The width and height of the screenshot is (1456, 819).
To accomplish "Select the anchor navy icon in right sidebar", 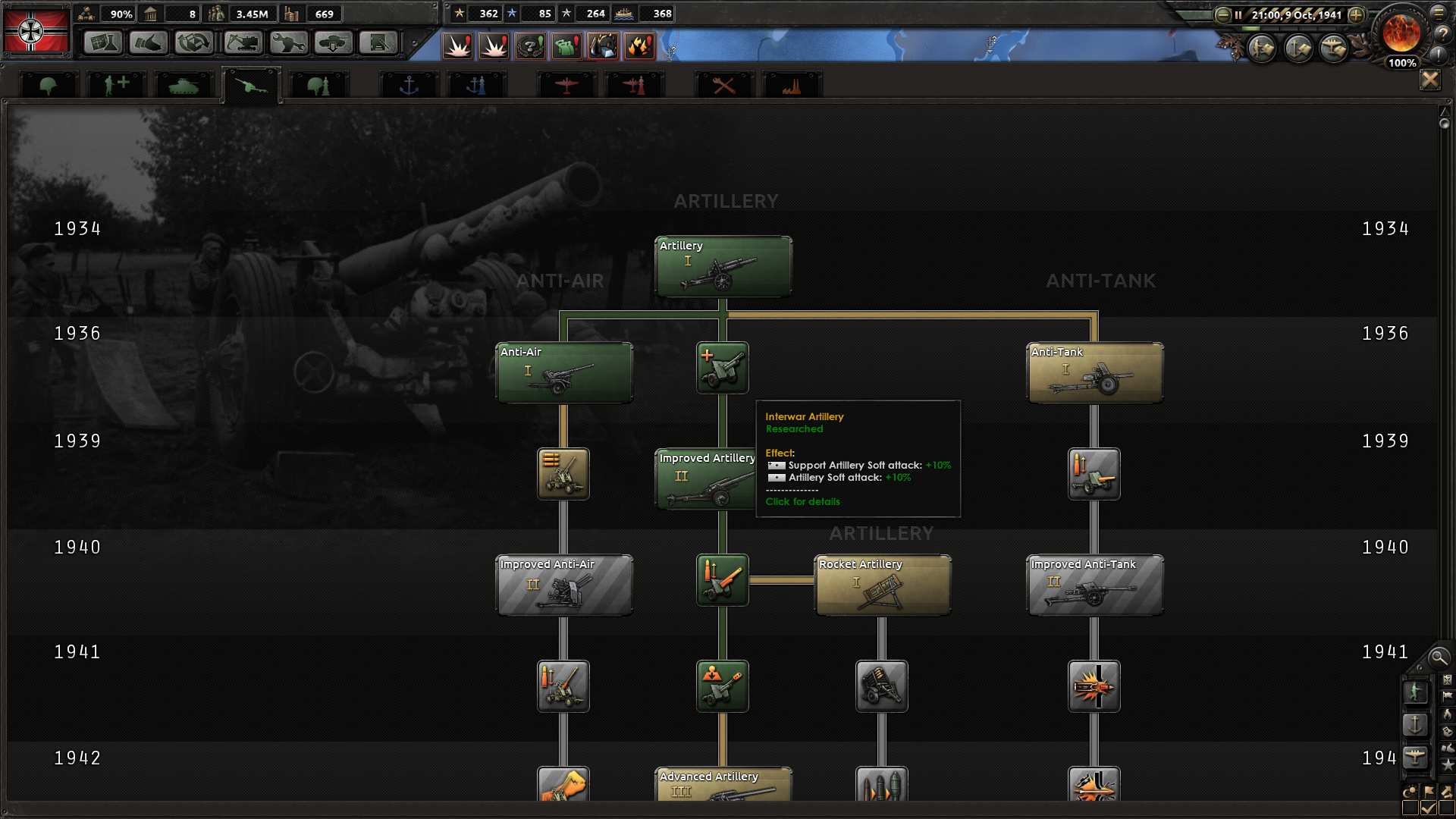I will (x=1415, y=723).
